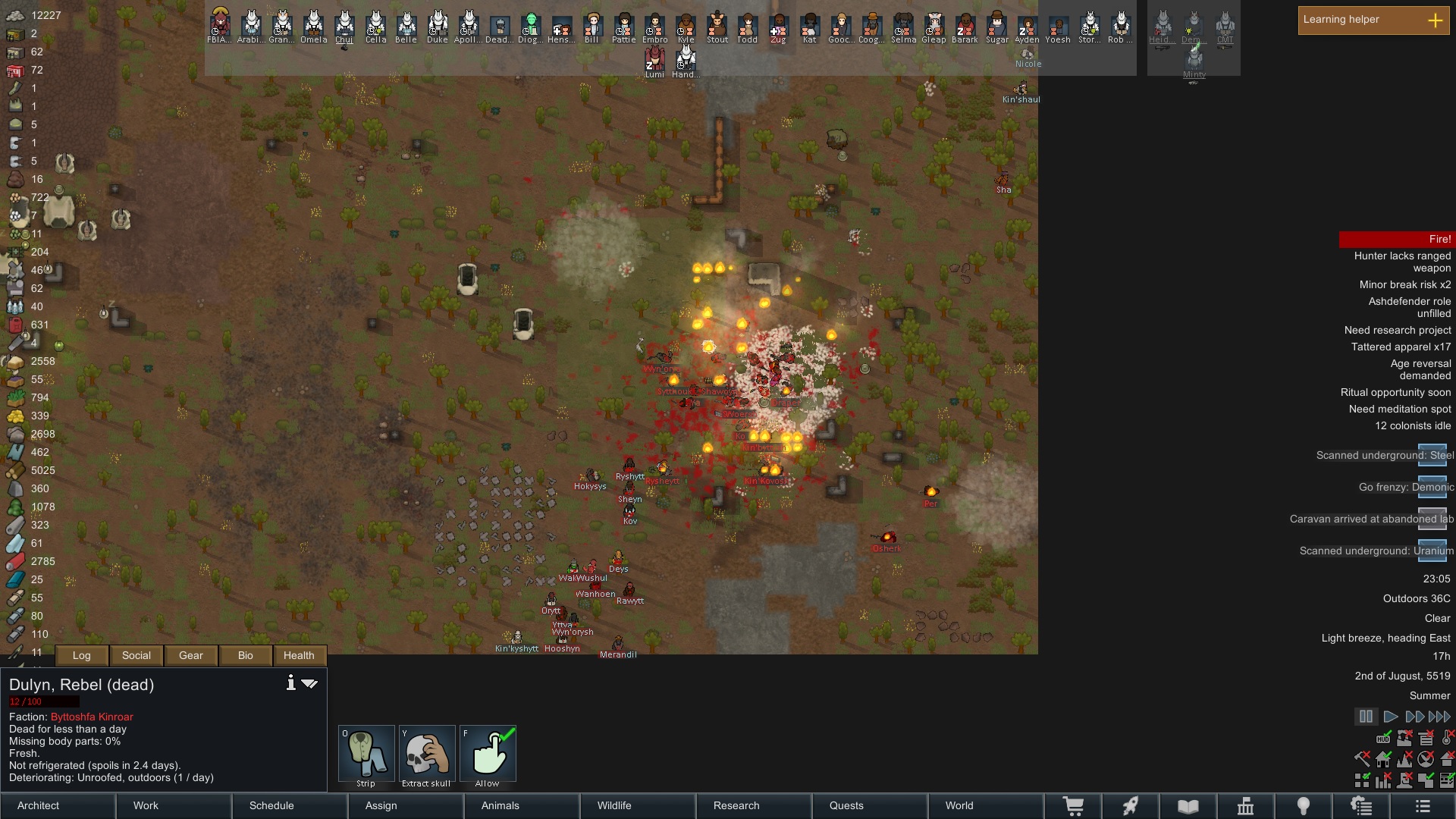Click the Extract skull command
The height and width of the screenshot is (819, 1456).
coord(427,756)
